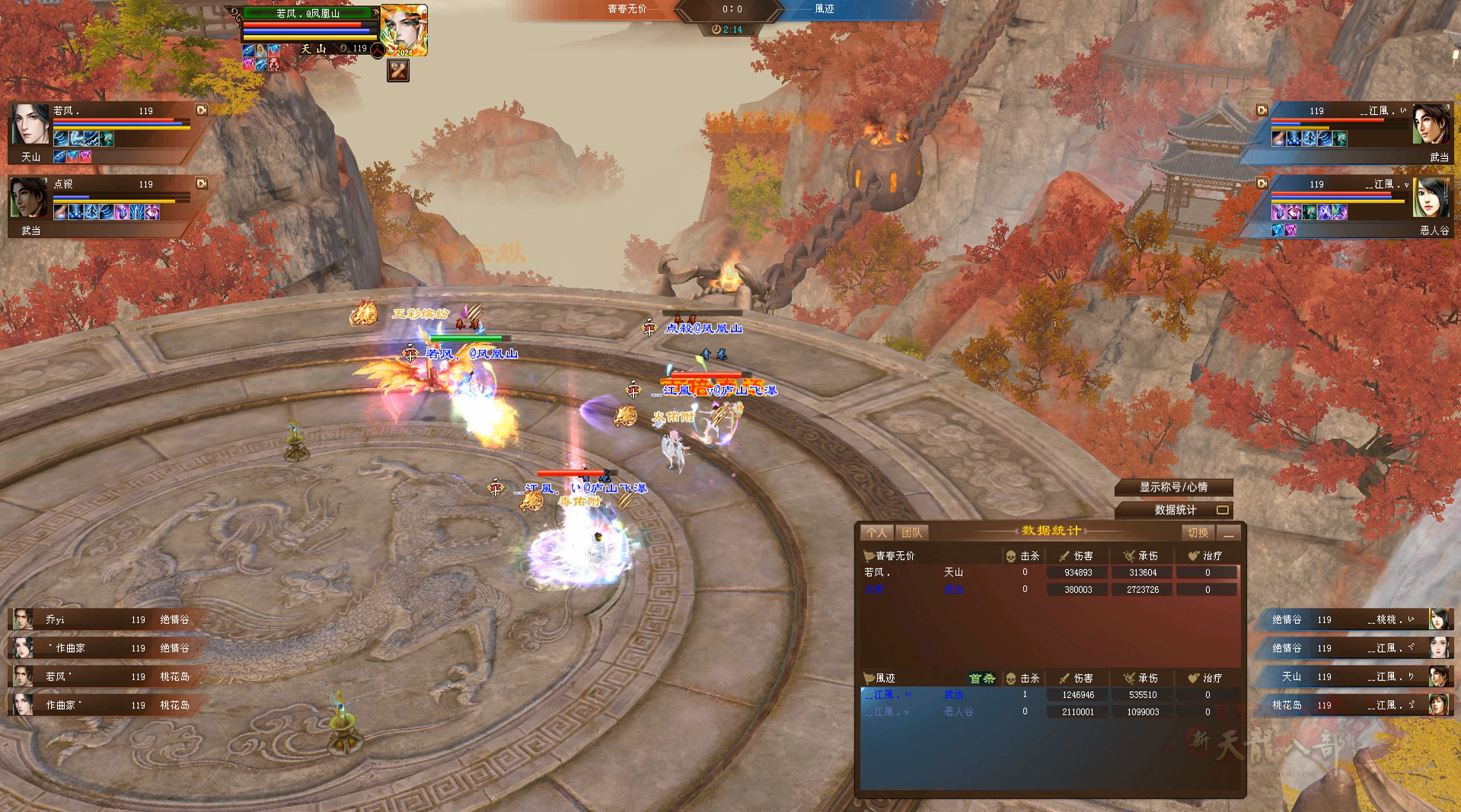Click the 切换 button in the stats panel
The image size is (1461, 812).
click(1198, 533)
